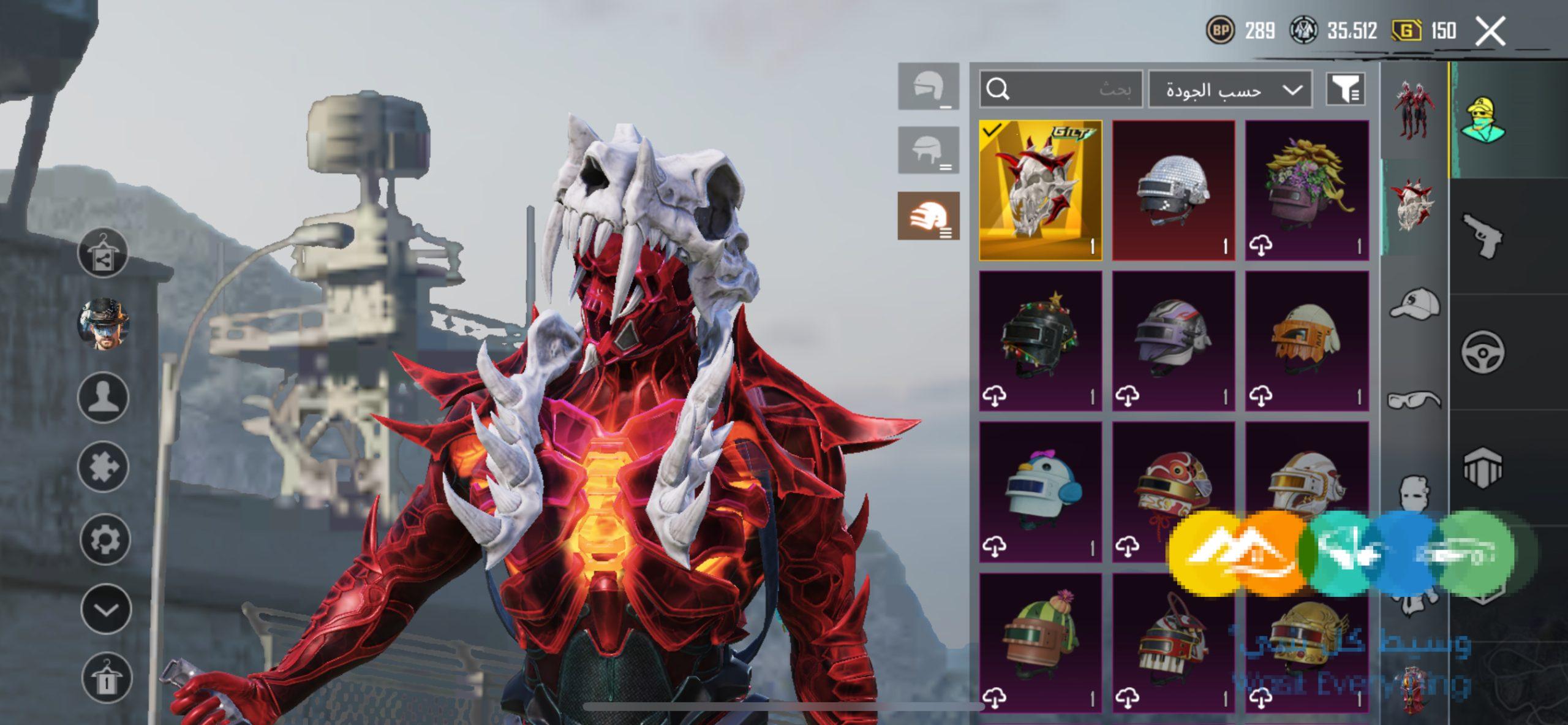The image size is (1568, 725).
Task: Switch to the pistol weapons category
Action: pyautogui.click(x=1483, y=236)
